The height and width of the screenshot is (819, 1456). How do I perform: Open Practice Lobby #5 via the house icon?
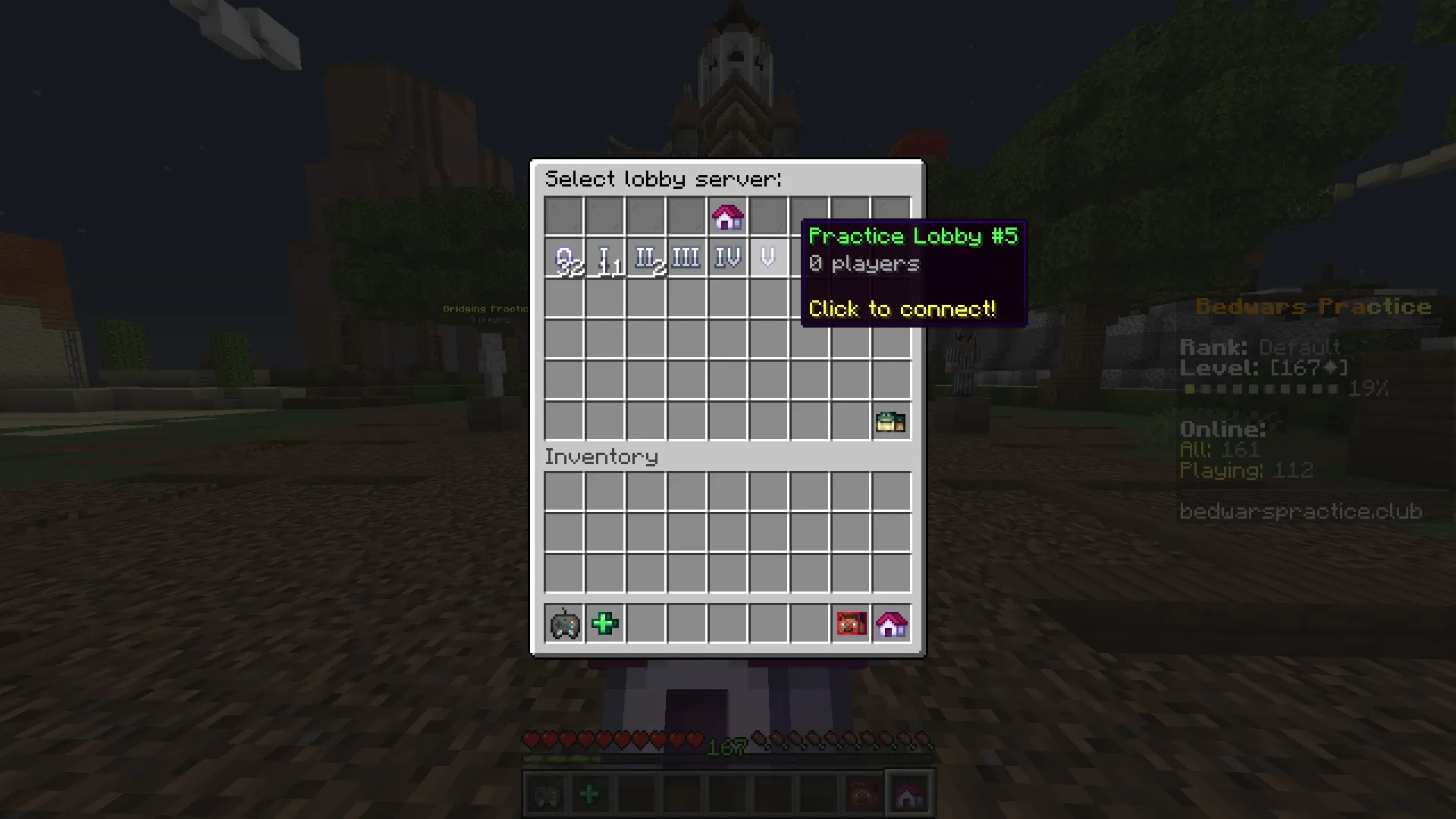pyautogui.click(x=727, y=216)
